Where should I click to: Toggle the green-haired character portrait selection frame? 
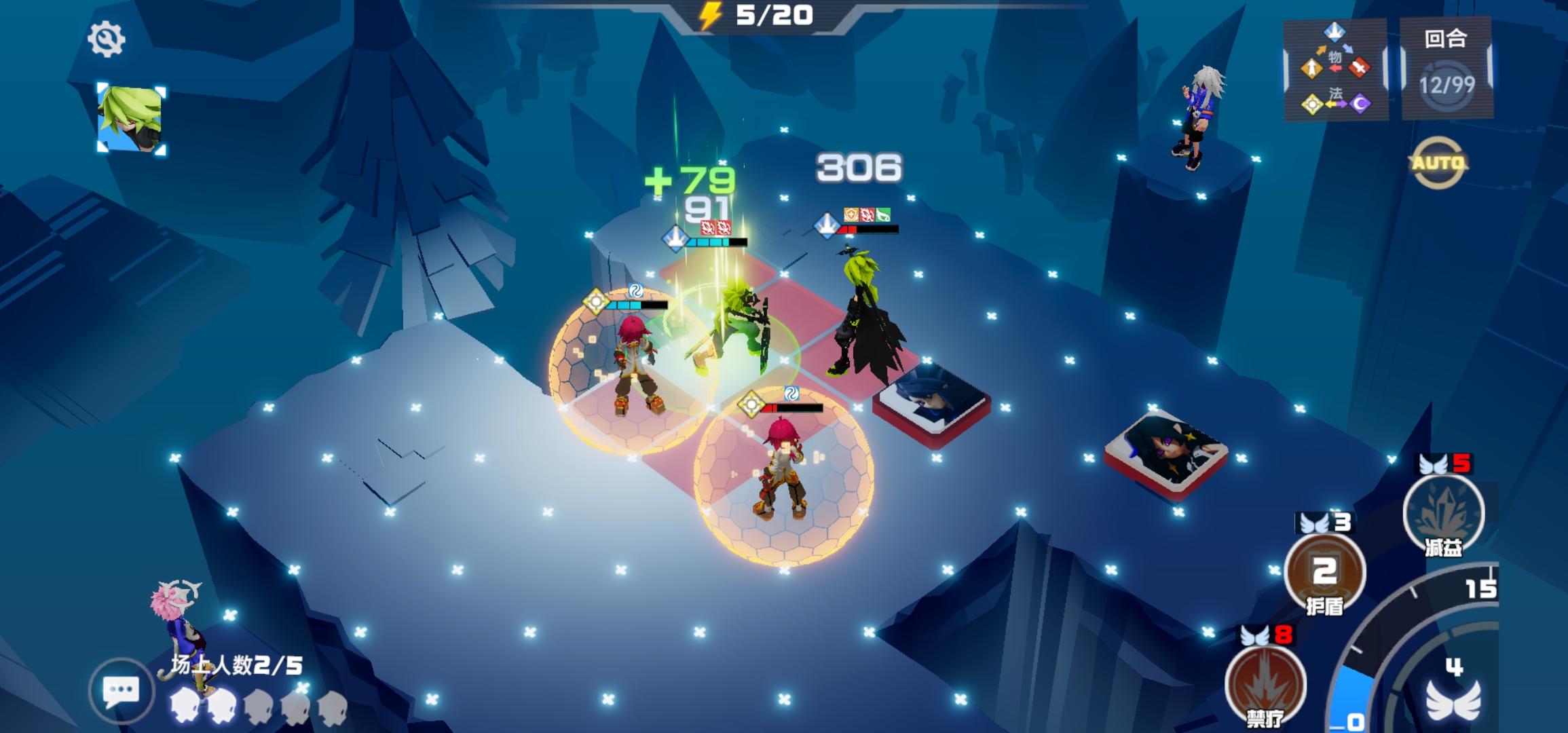[131, 117]
